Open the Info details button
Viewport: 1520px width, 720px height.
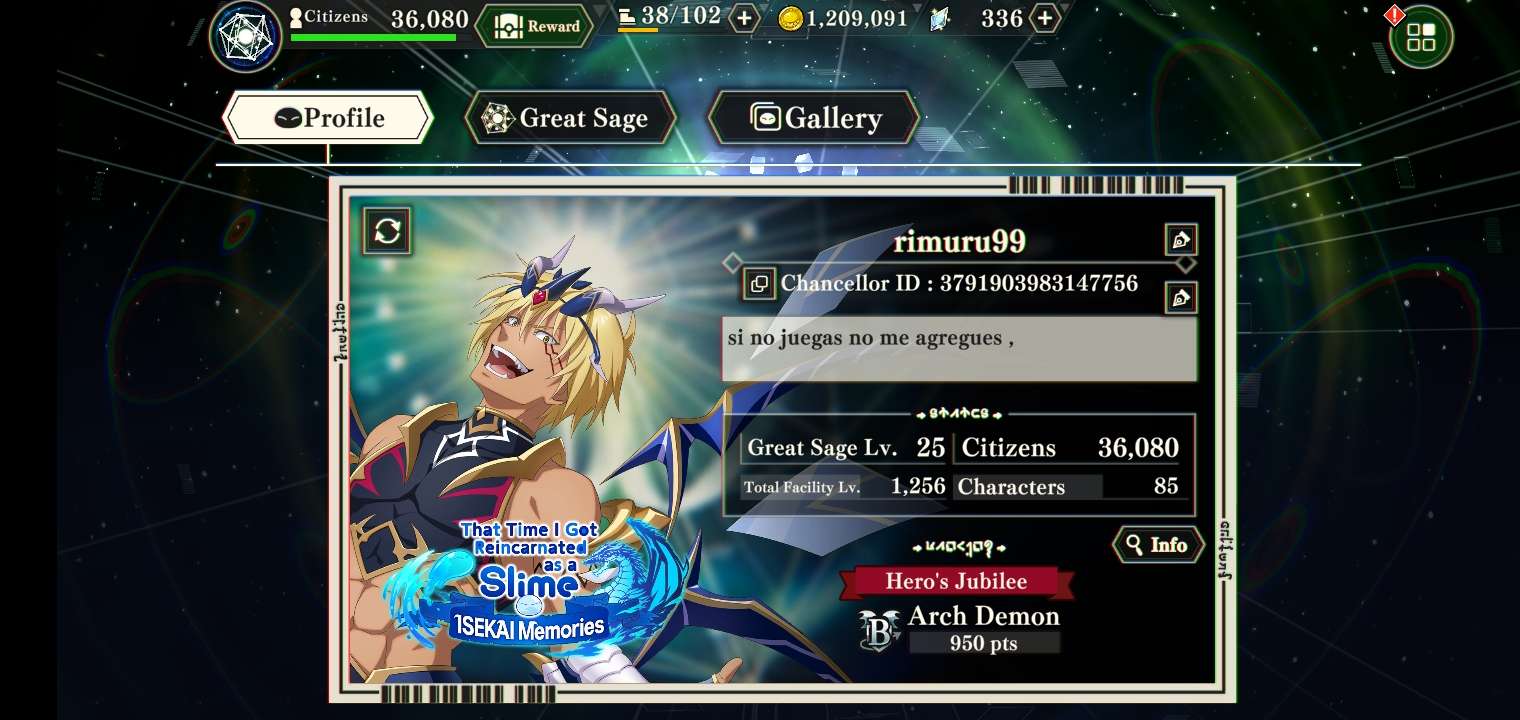(x=1157, y=545)
